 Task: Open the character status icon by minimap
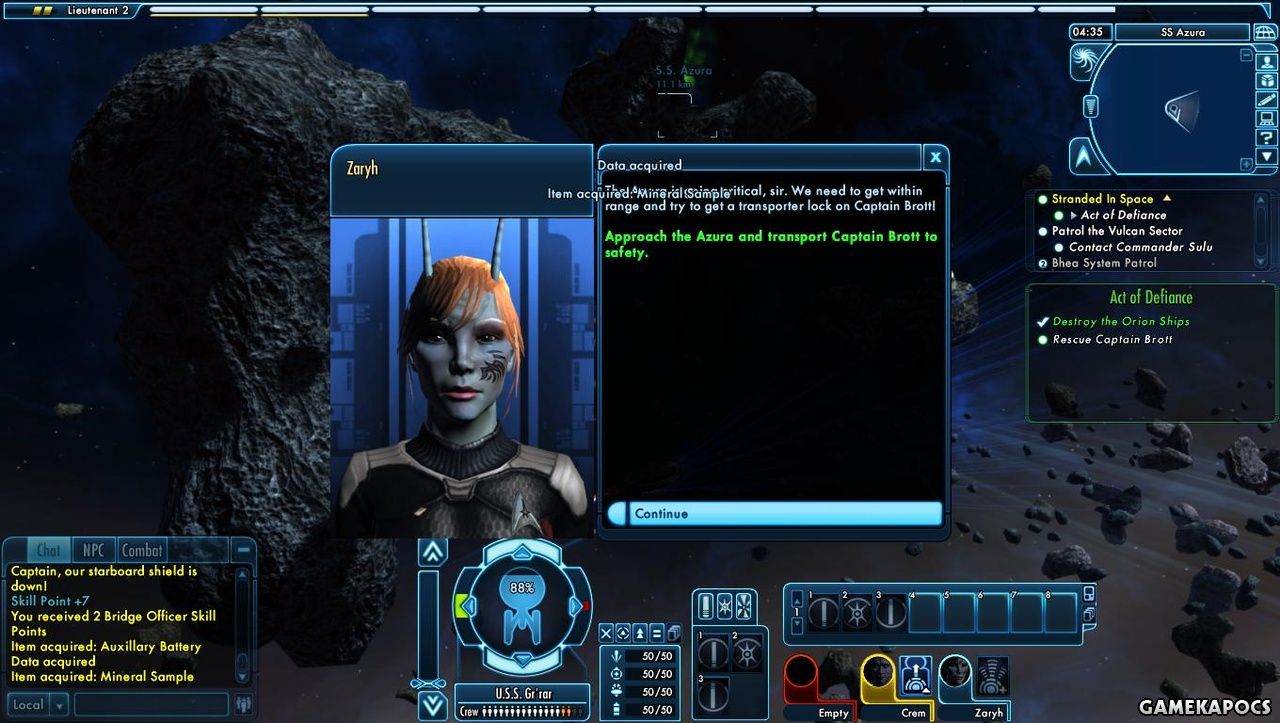coord(1267,60)
